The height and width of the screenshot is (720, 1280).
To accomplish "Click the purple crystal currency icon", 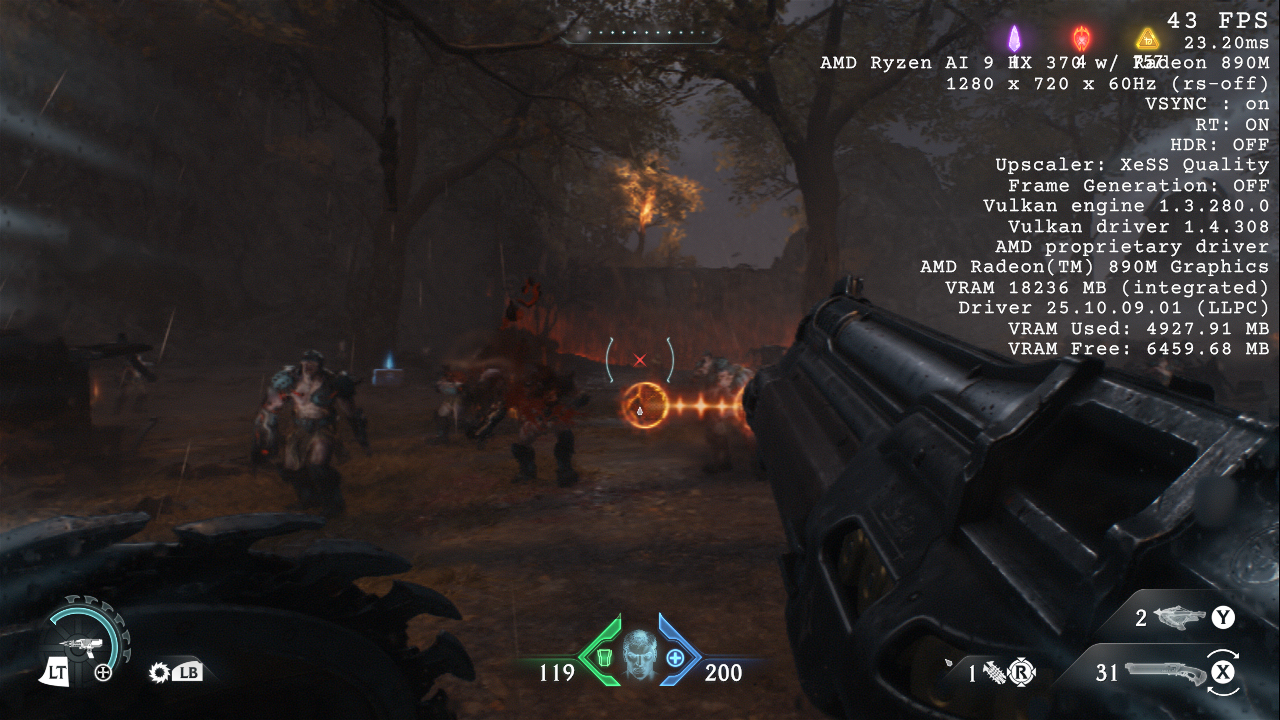I will pyautogui.click(x=1014, y=39).
